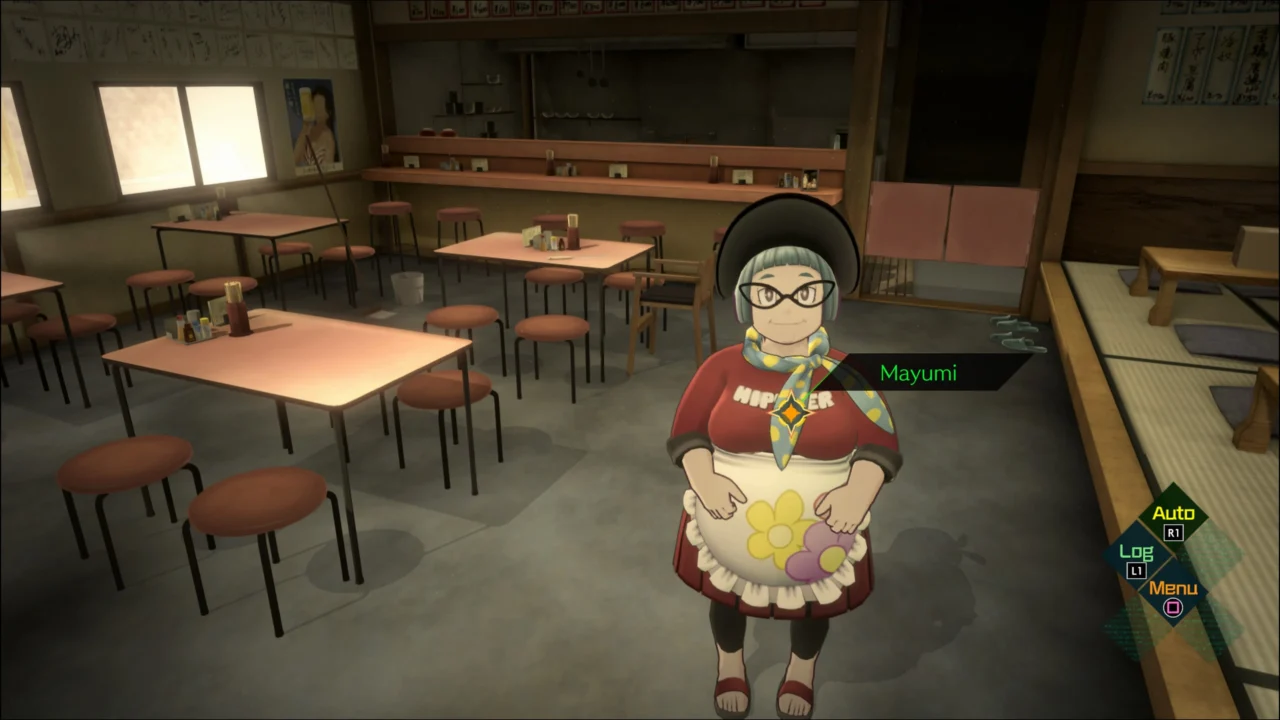This screenshot has height=720, width=1280.
Task: Open the game Menu via the orange tile
Action: [1174, 589]
